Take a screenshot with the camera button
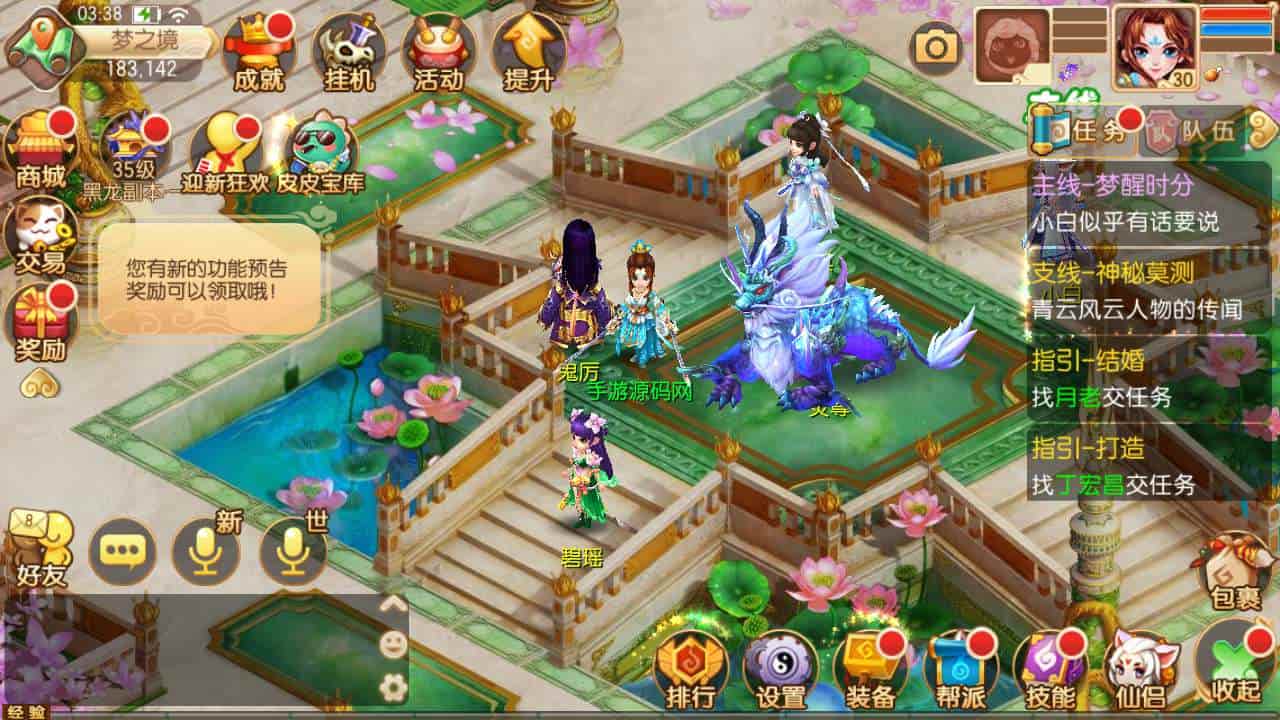 tap(936, 48)
